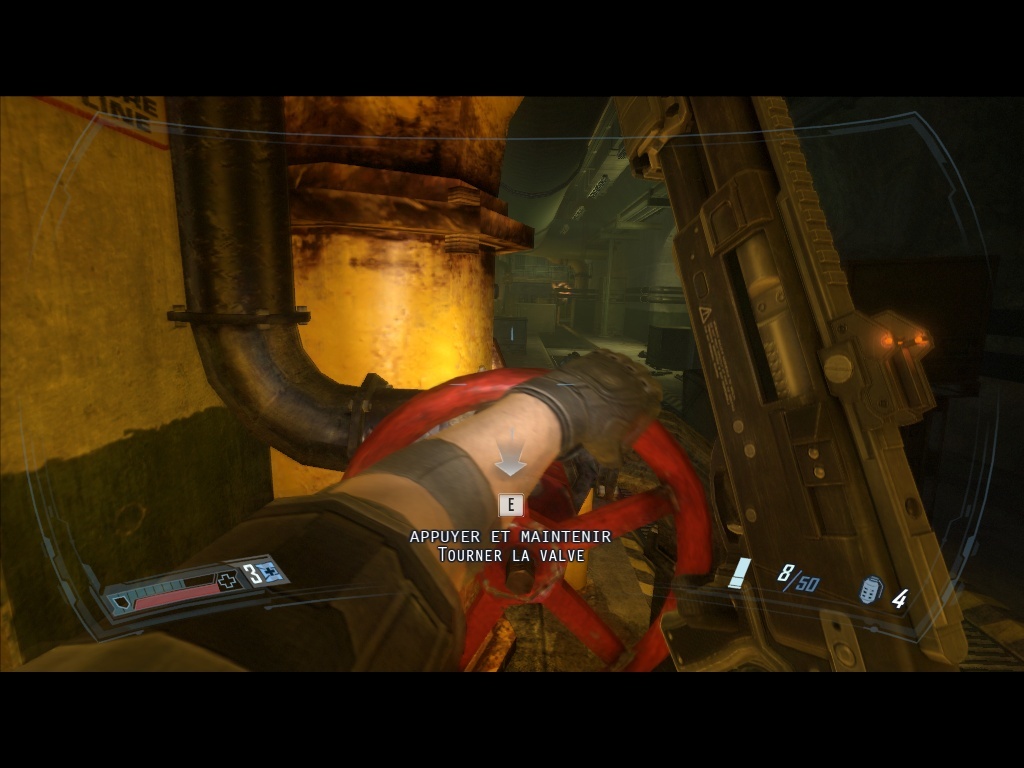Click the armor shield icon

point(121,602)
